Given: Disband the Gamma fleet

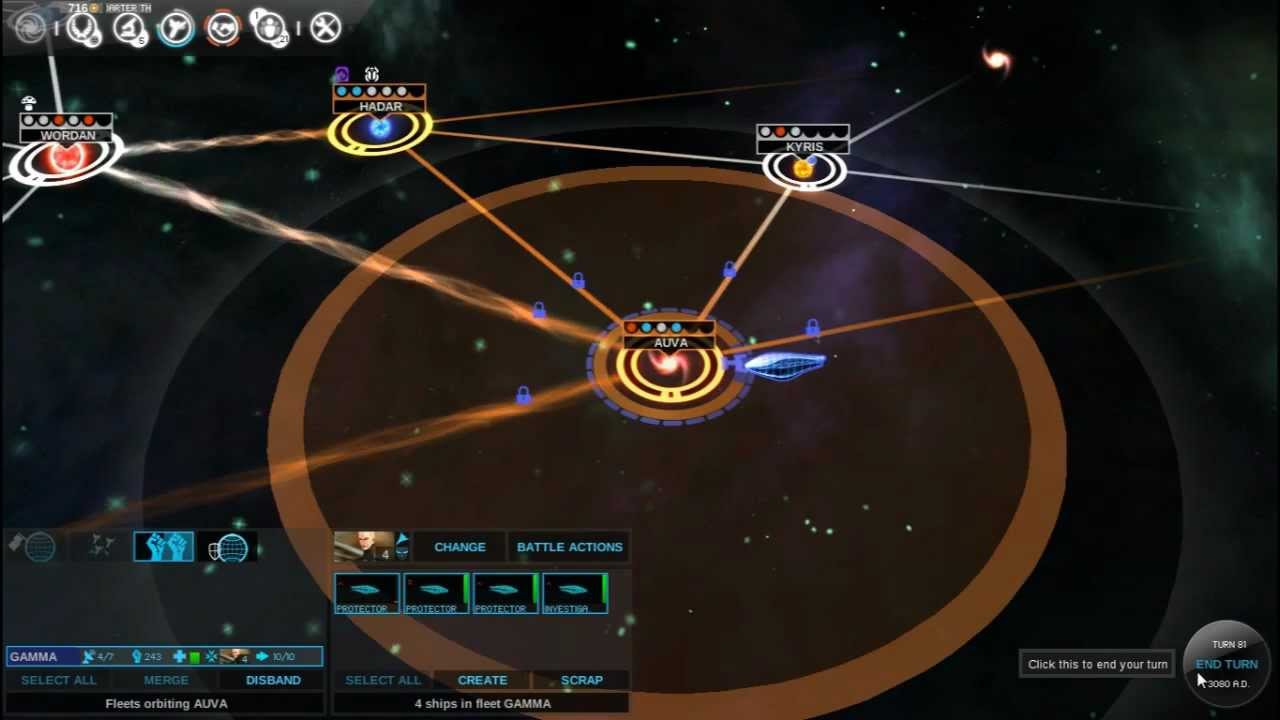Looking at the screenshot, I should pos(273,680).
